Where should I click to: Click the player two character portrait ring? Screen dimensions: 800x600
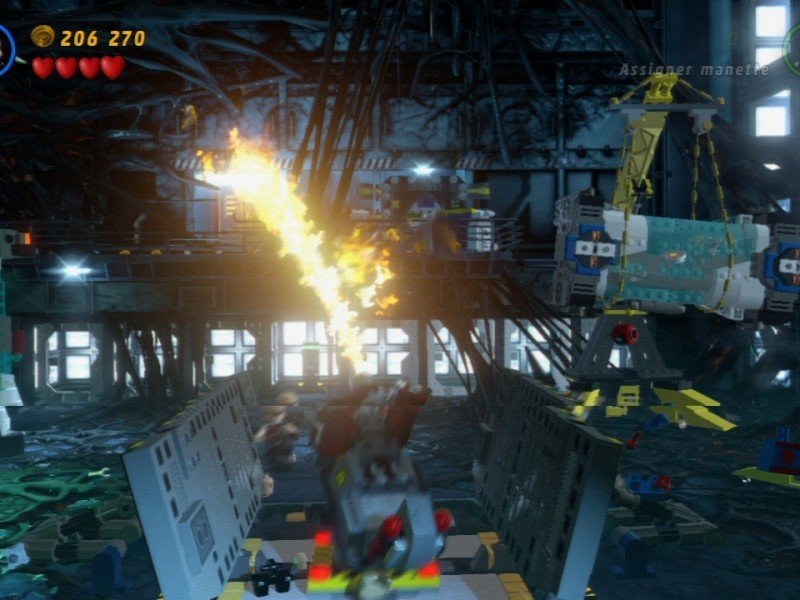click(x=792, y=48)
